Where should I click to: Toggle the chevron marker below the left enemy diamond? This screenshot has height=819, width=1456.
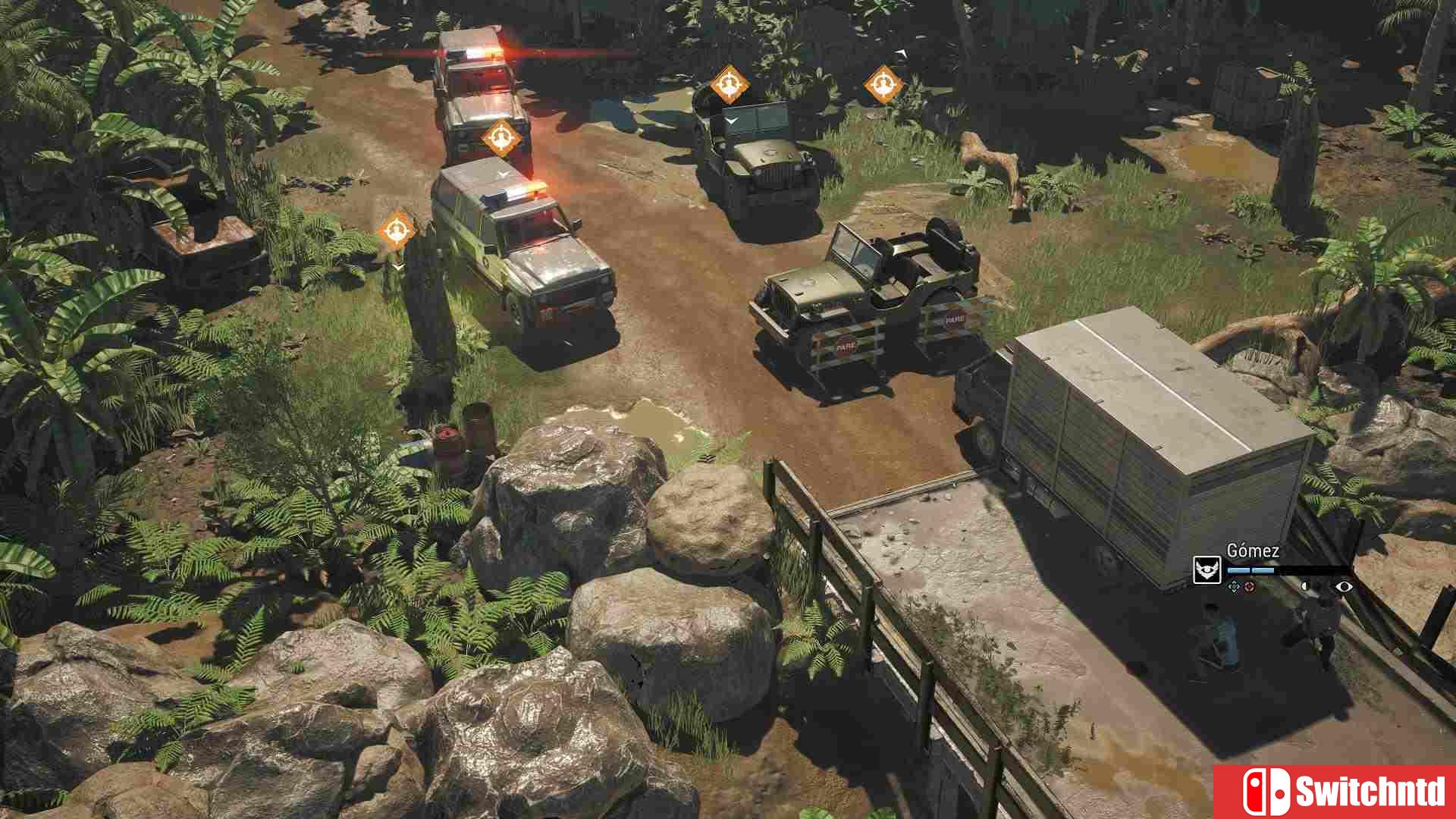[x=397, y=266]
